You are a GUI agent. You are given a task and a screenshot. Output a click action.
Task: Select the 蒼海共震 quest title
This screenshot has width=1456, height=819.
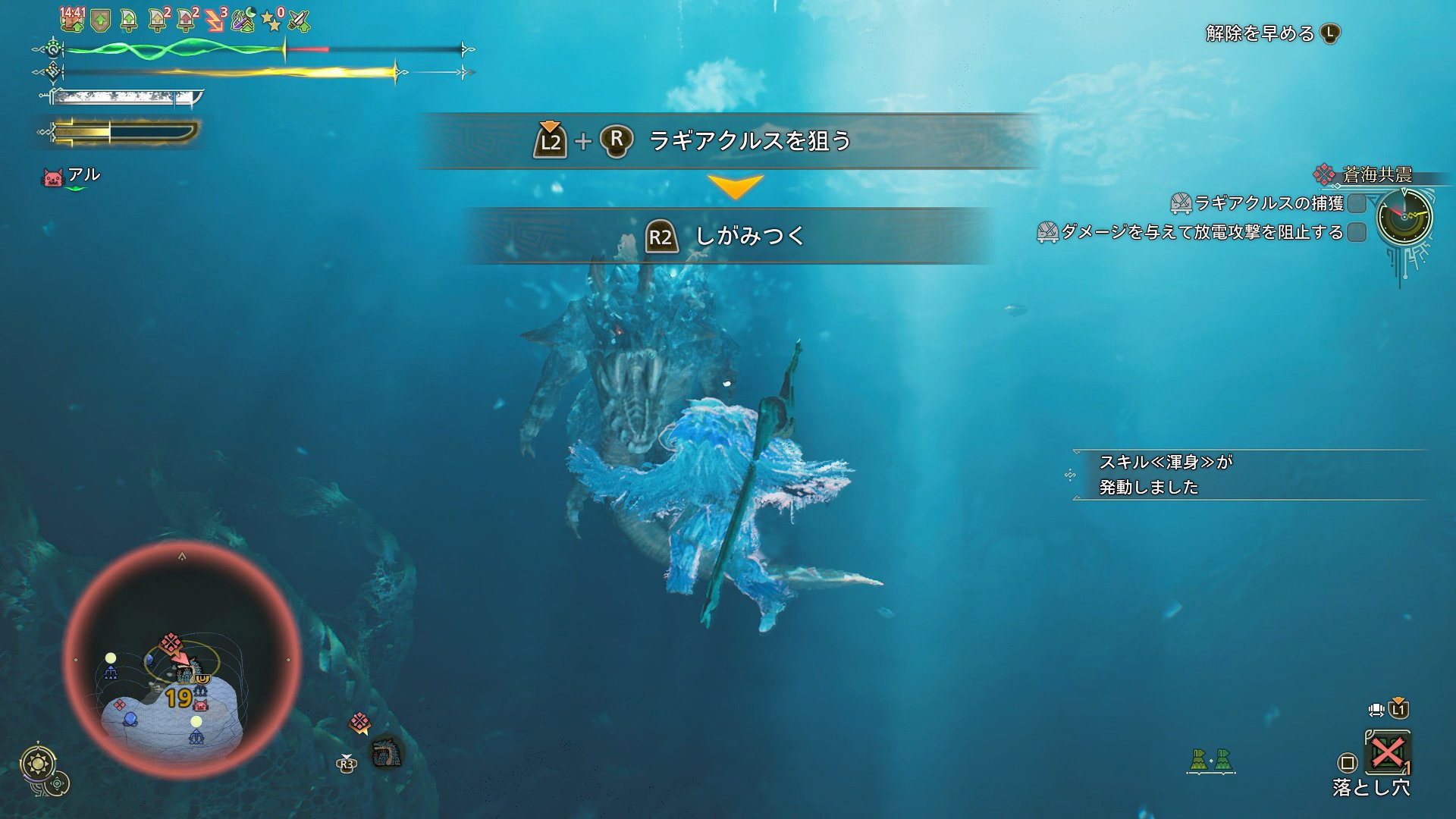(x=1376, y=175)
